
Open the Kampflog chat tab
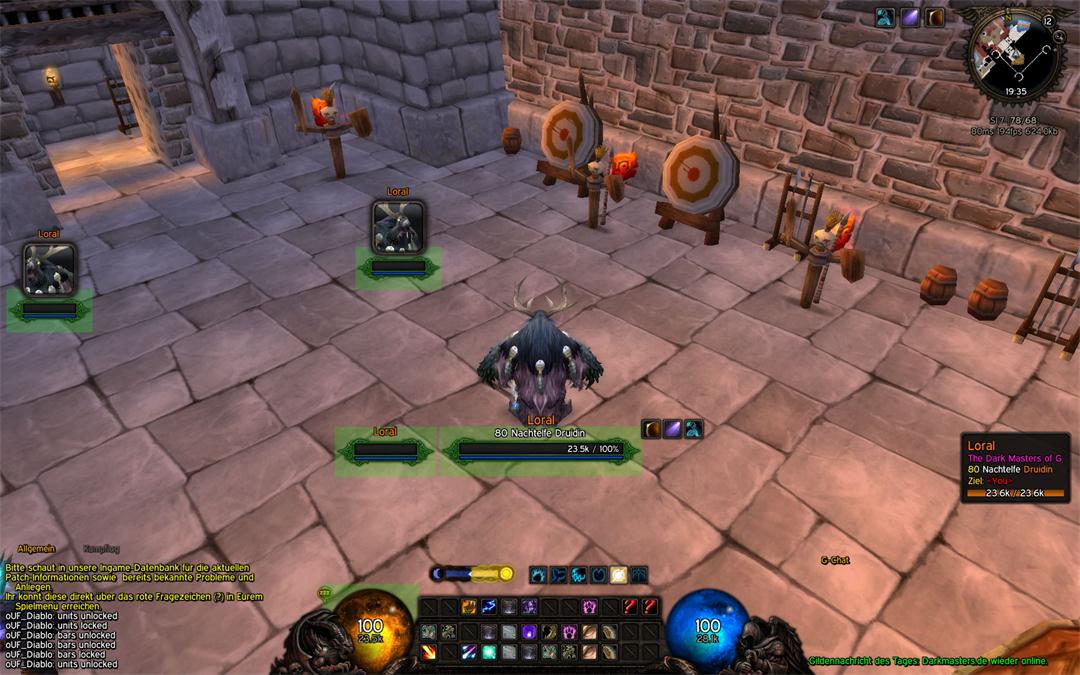102,549
